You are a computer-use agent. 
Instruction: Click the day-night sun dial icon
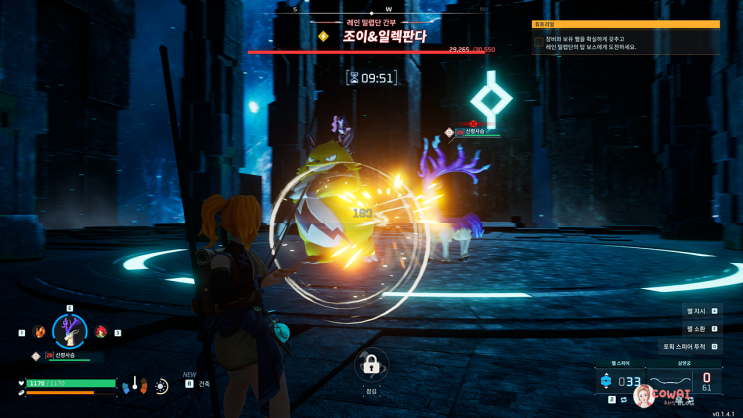[162, 385]
